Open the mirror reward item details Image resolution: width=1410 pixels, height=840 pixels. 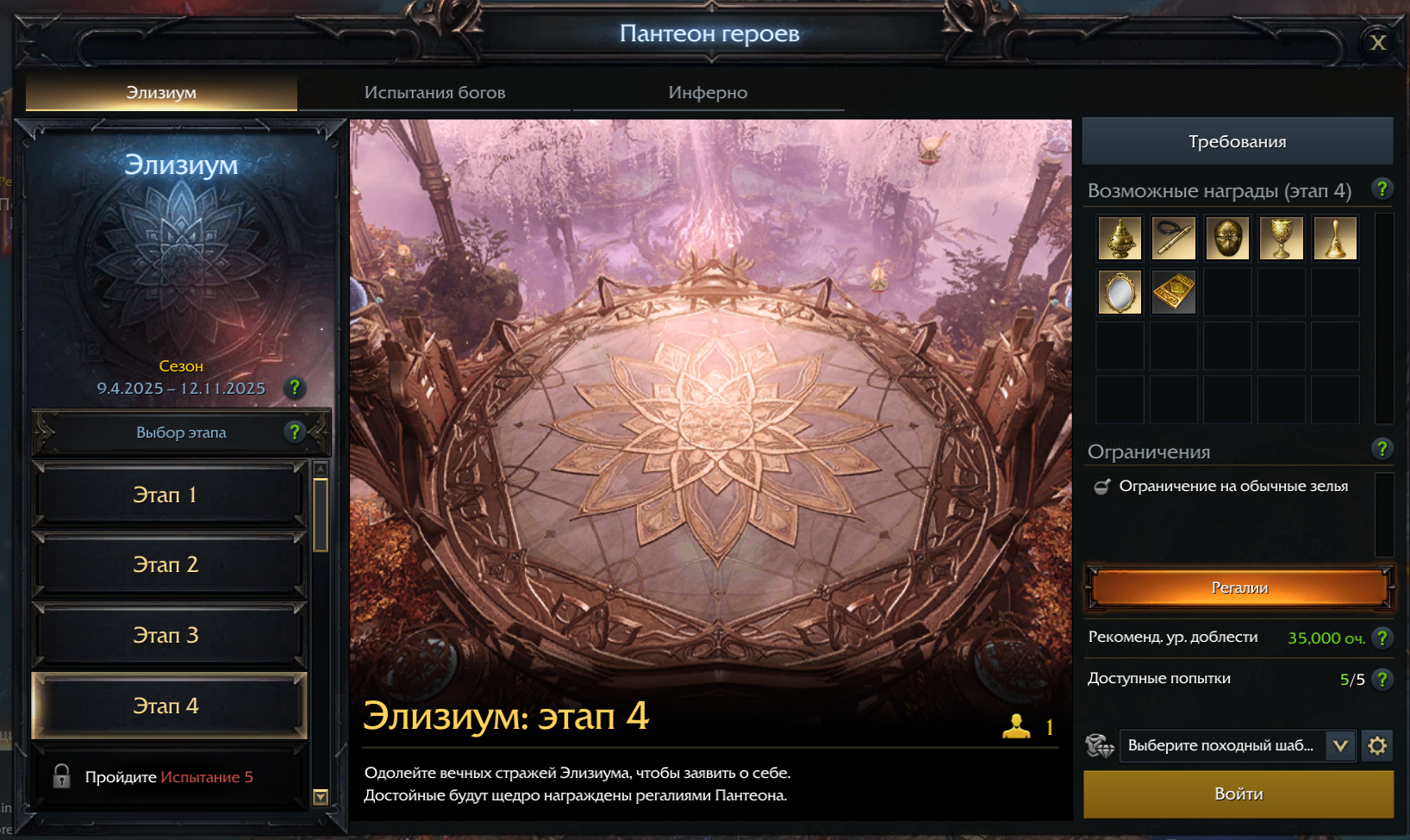coord(1120,292)
